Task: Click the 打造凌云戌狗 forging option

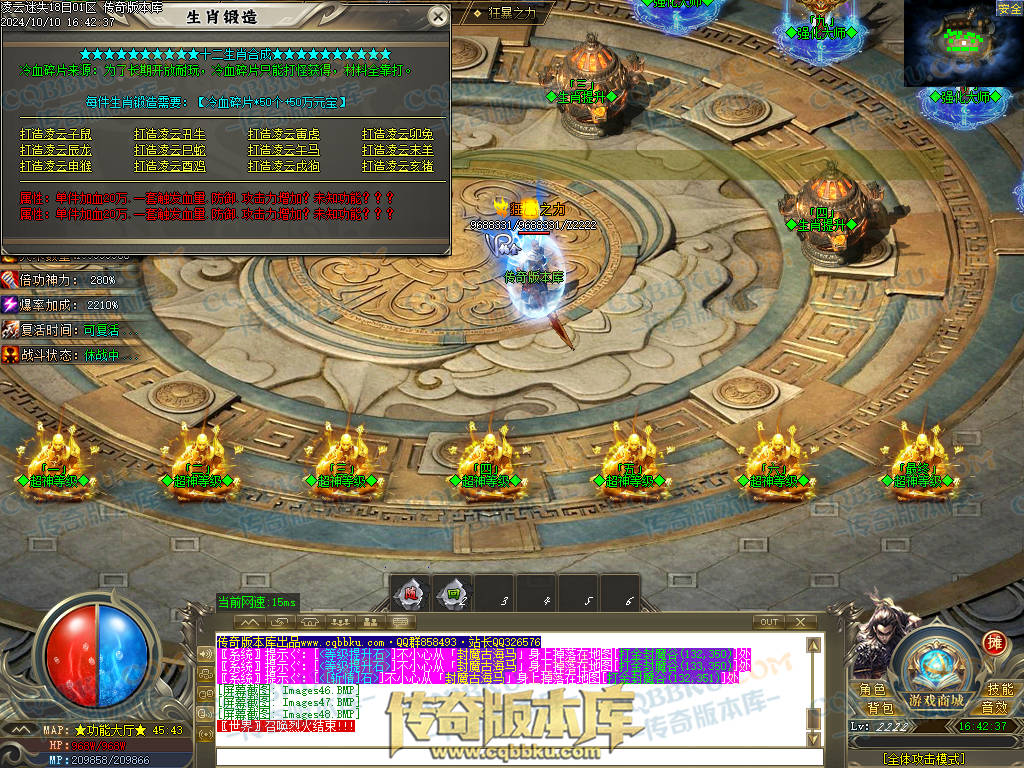Action: click(x=284, y=166)
